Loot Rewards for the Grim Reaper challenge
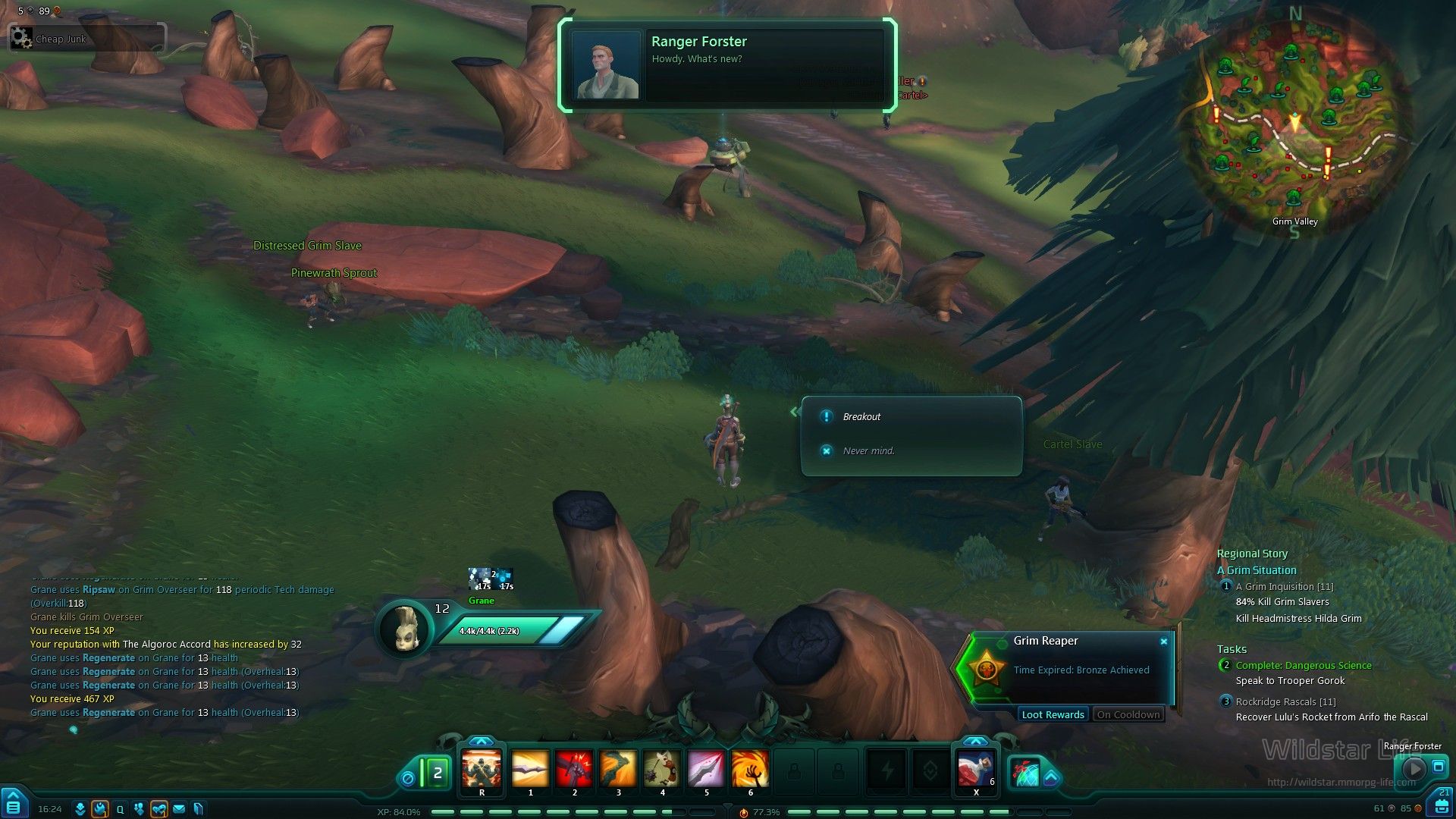This screenshot has width=1456, height=819. [x=1053, y=715]
